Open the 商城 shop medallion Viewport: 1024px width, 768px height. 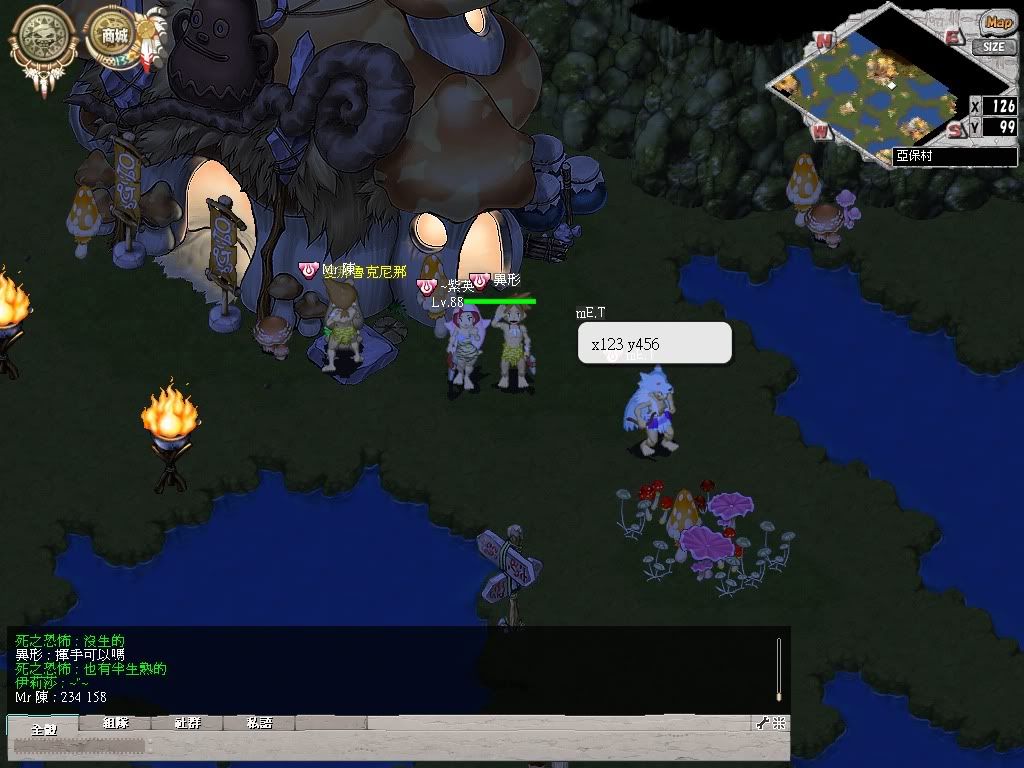tap(114, 37)
